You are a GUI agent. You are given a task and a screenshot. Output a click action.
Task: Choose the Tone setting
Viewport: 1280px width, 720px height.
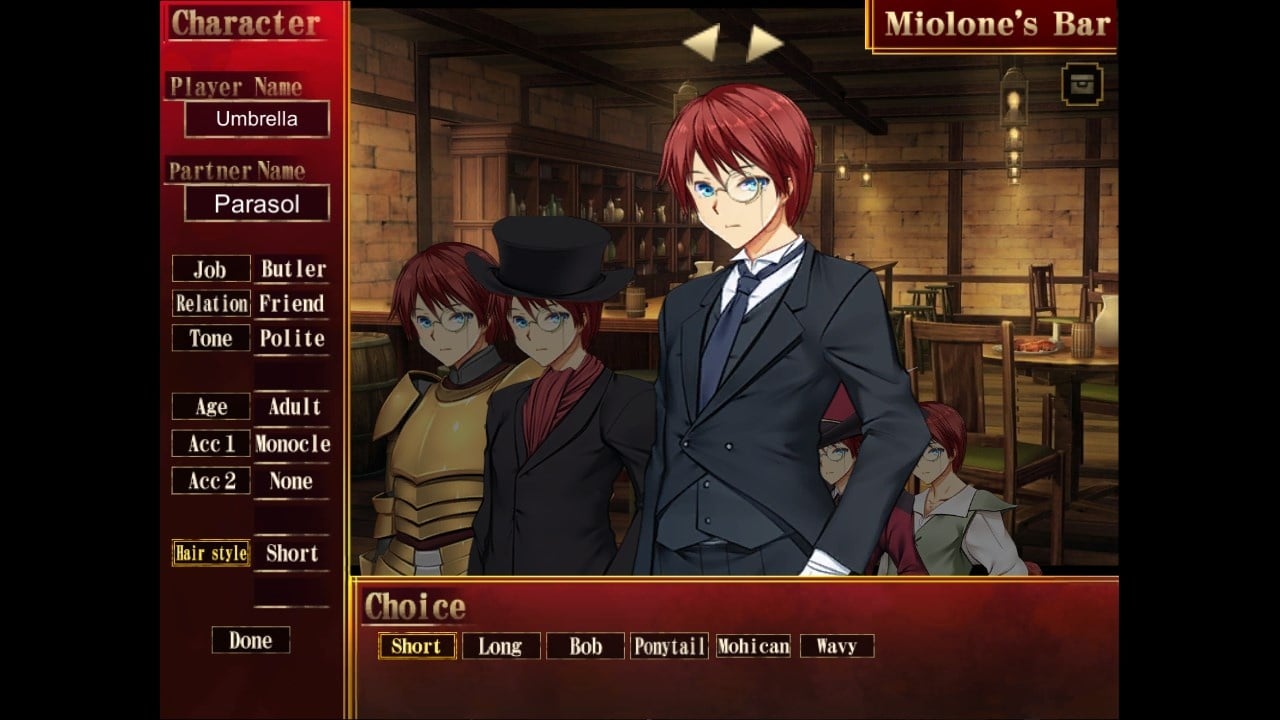click(210, 338)
